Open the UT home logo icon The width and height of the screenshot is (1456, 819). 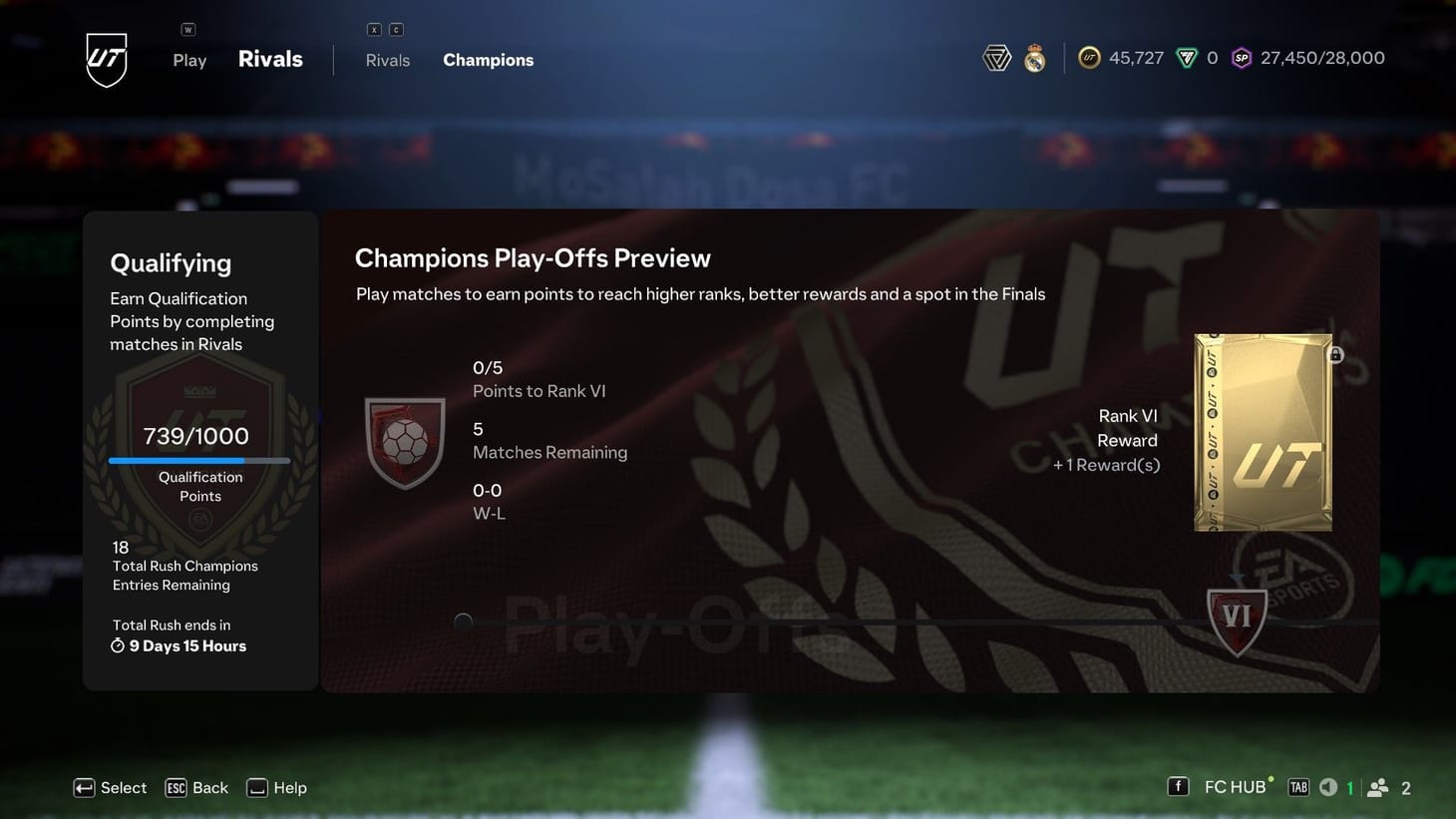105,58
